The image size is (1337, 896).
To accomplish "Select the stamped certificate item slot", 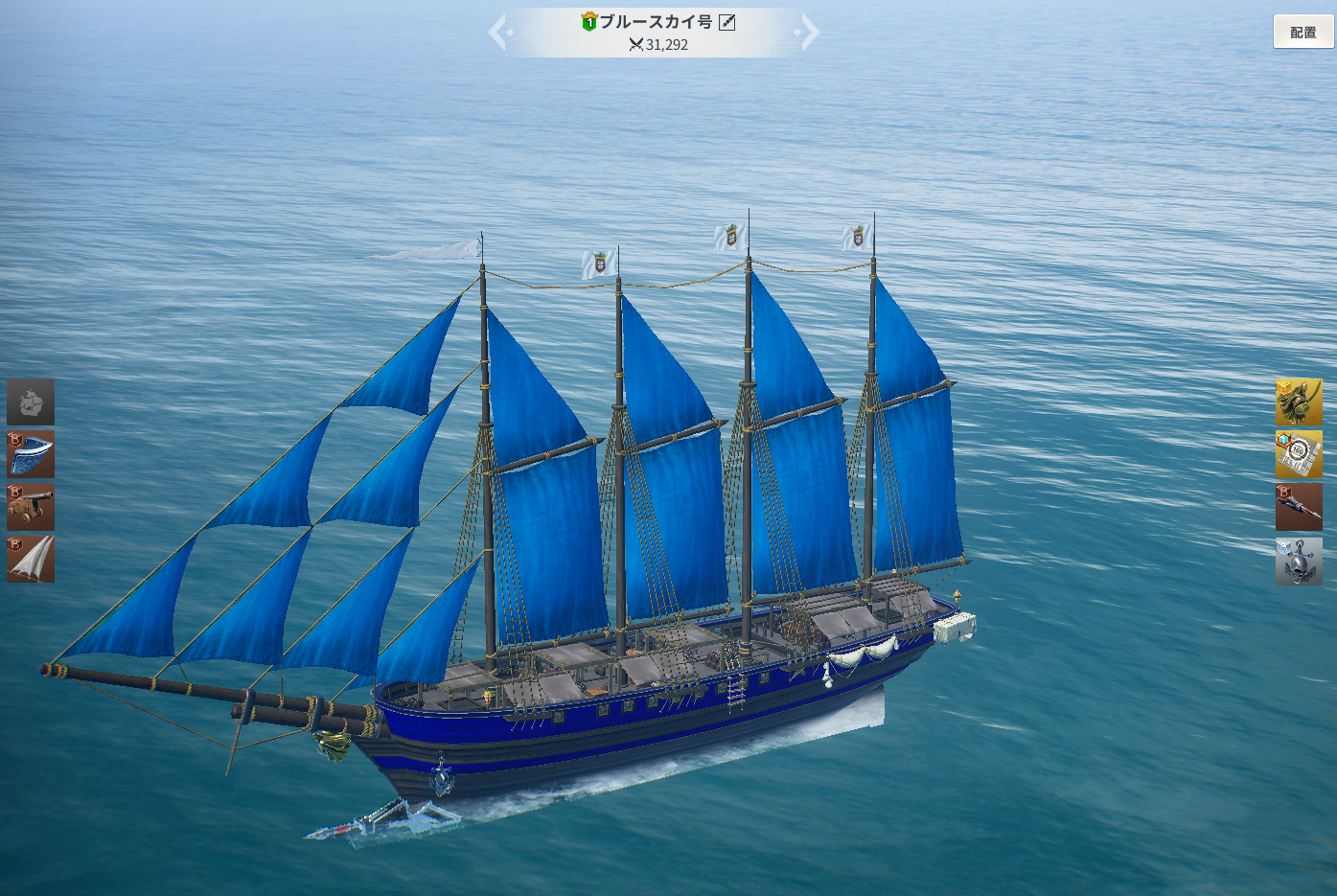I will point(1299,454).
